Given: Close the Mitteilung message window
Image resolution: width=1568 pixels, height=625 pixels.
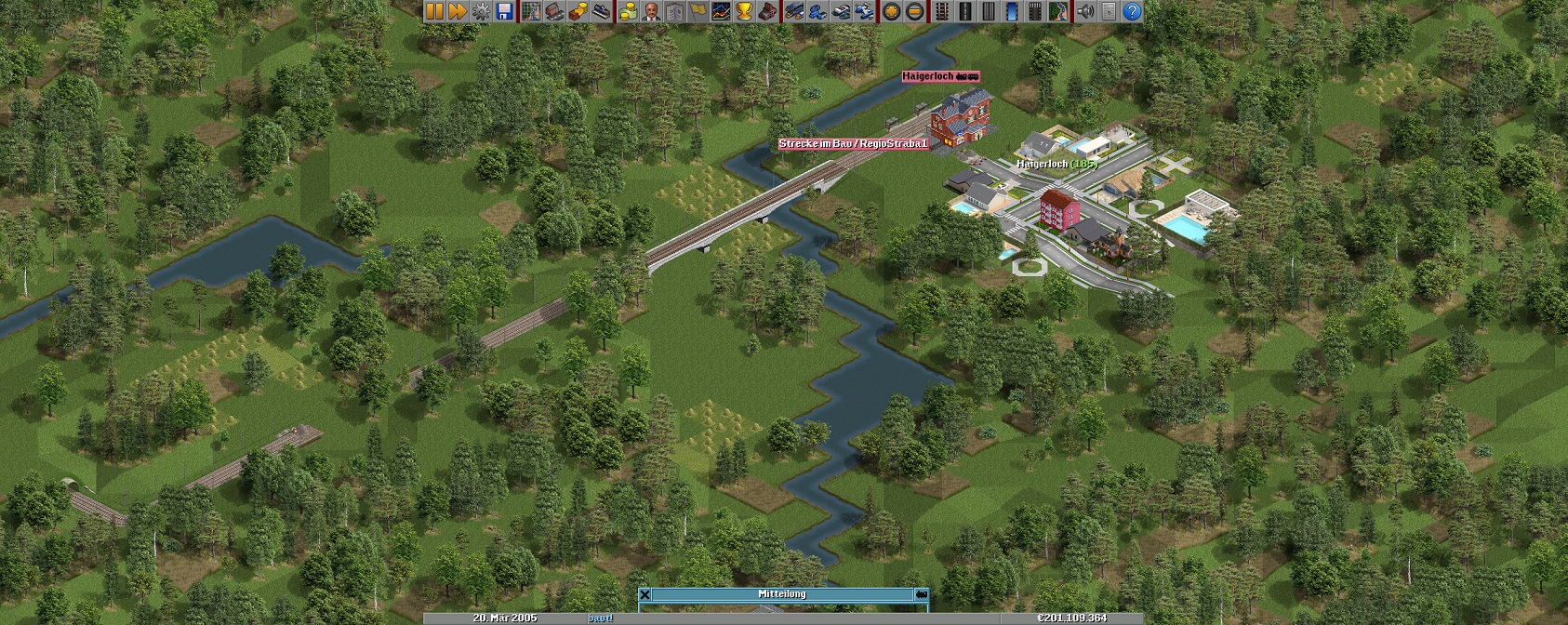Looking at the screenshot, I should pos(644,594).
